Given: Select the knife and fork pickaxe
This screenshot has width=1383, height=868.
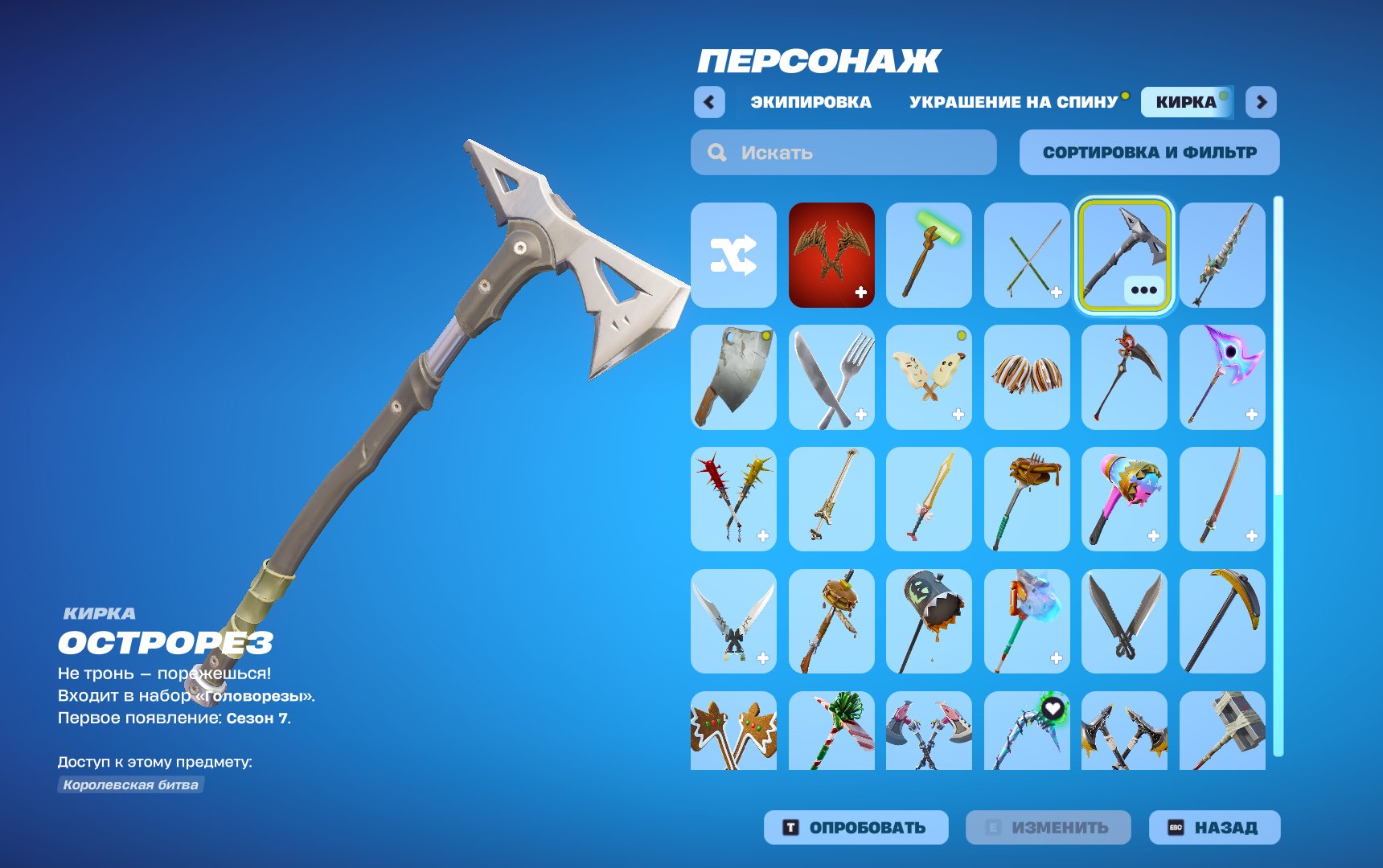Looking at the screenshot, I should click(x=831, y=378).
